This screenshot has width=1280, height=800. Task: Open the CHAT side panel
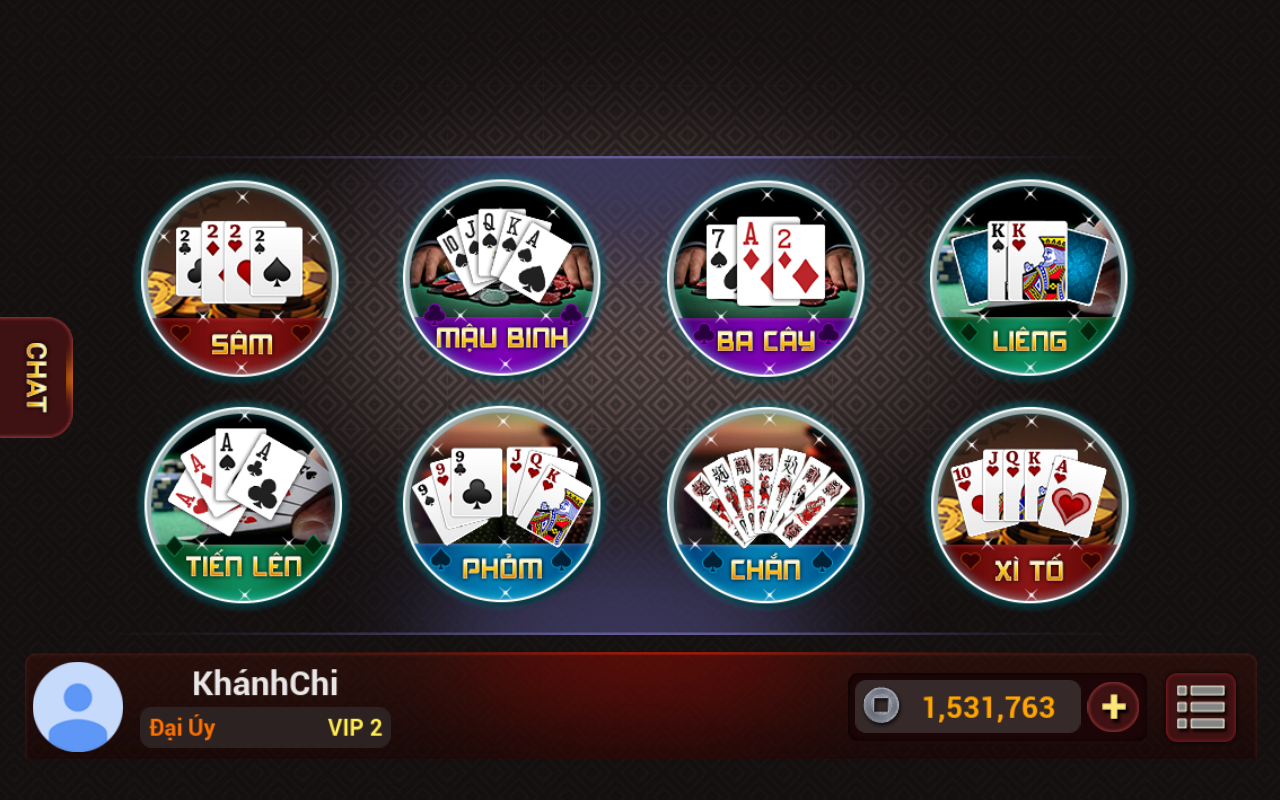(36, 377)
